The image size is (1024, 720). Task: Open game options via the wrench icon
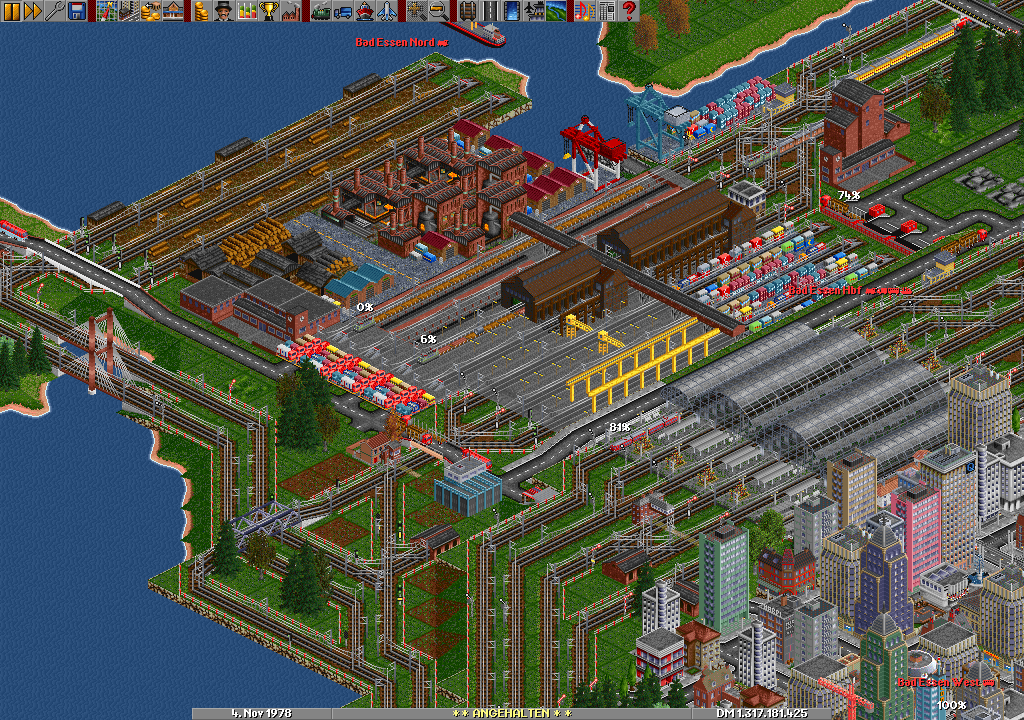55,11
